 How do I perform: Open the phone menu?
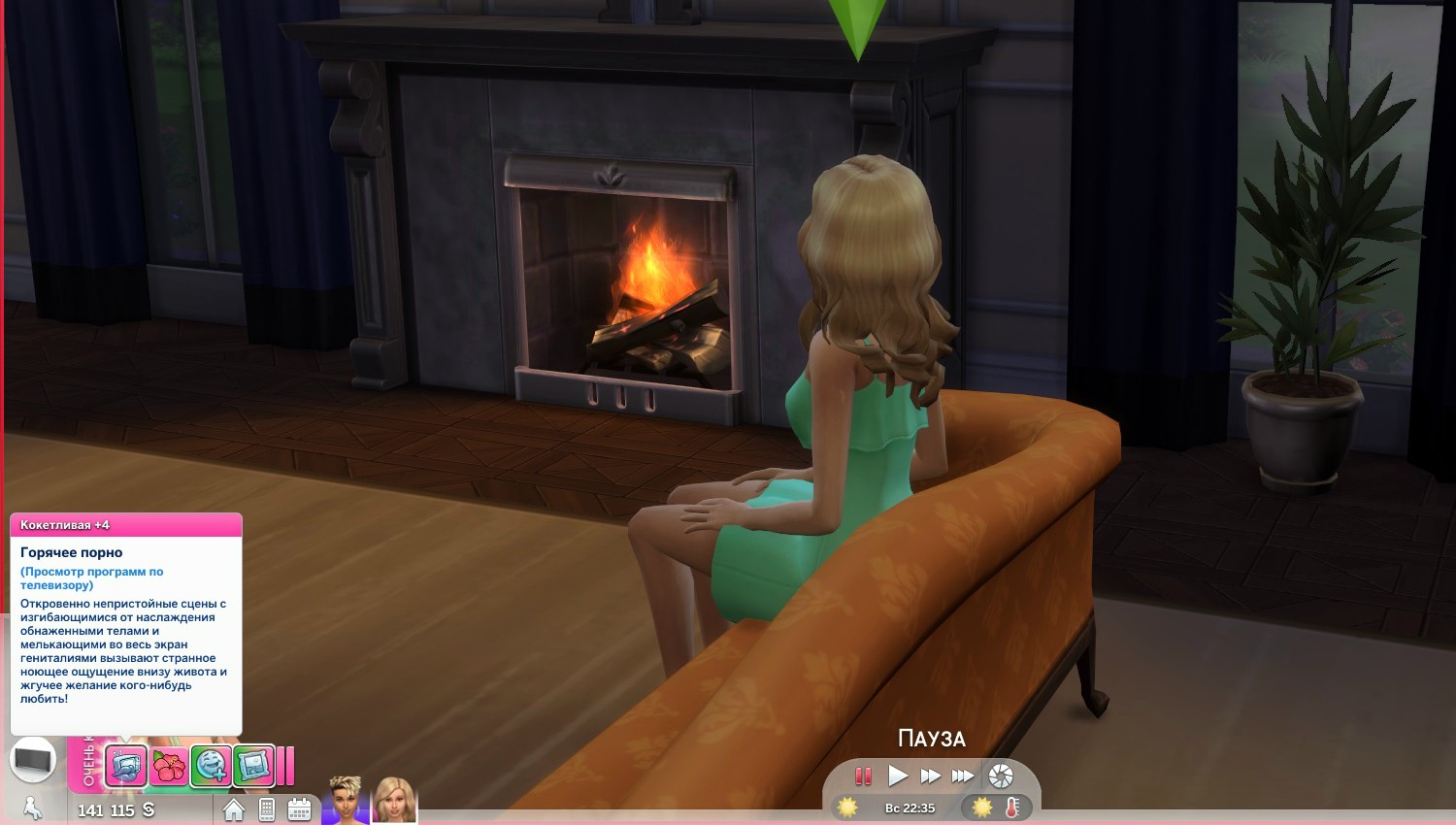(x=267, y=809)
